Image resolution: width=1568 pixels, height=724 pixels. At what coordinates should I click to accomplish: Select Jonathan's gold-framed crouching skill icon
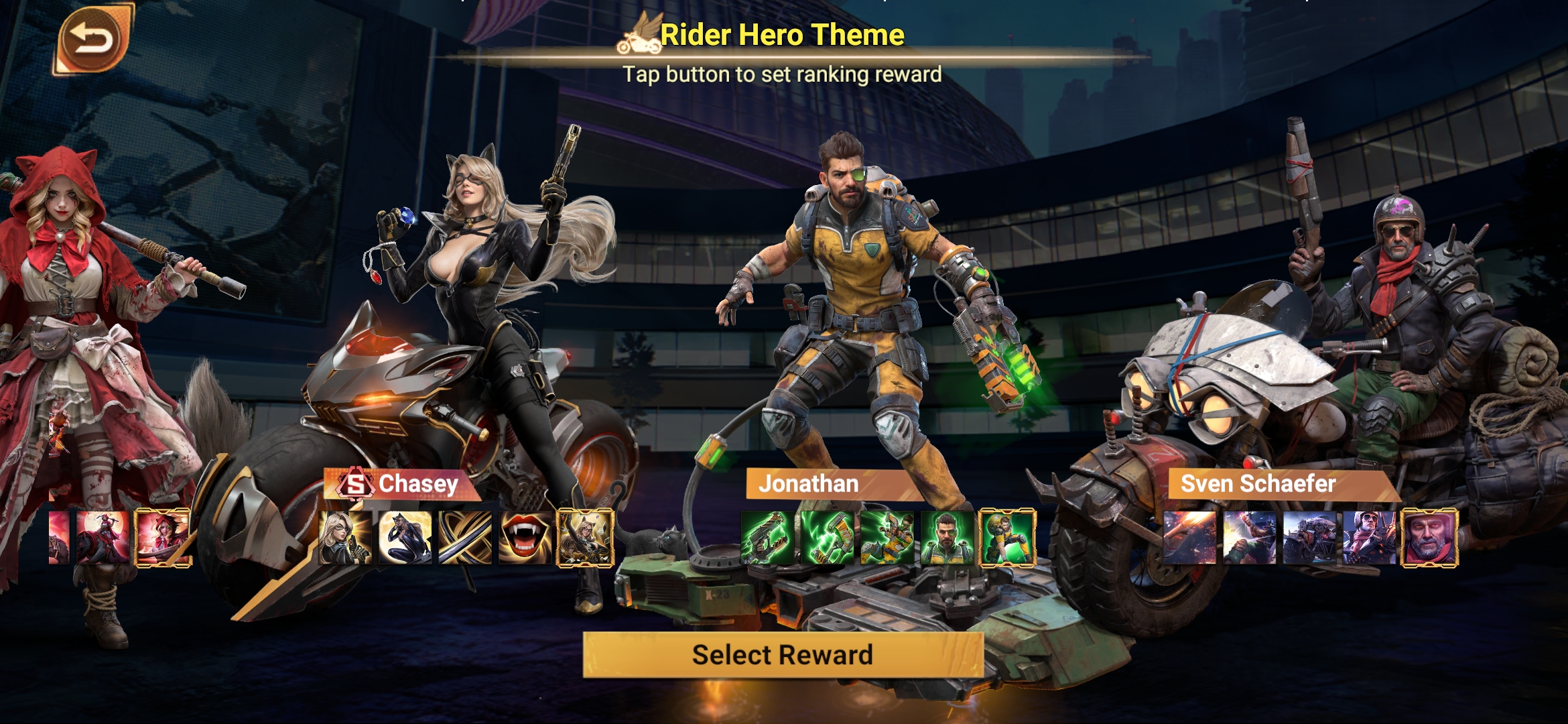pos(1008,538)
